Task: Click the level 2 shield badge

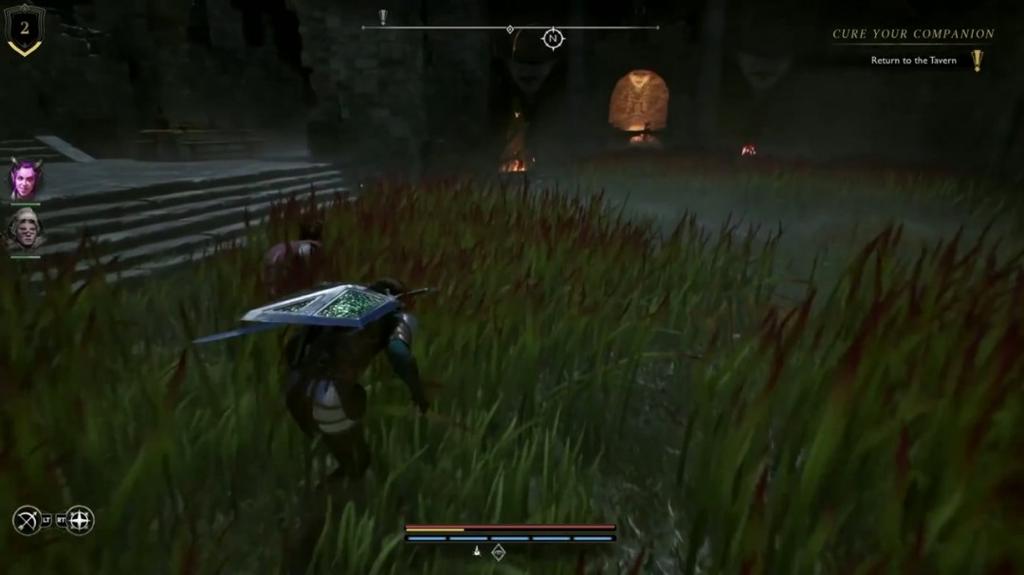Action: tap(25, 28)
